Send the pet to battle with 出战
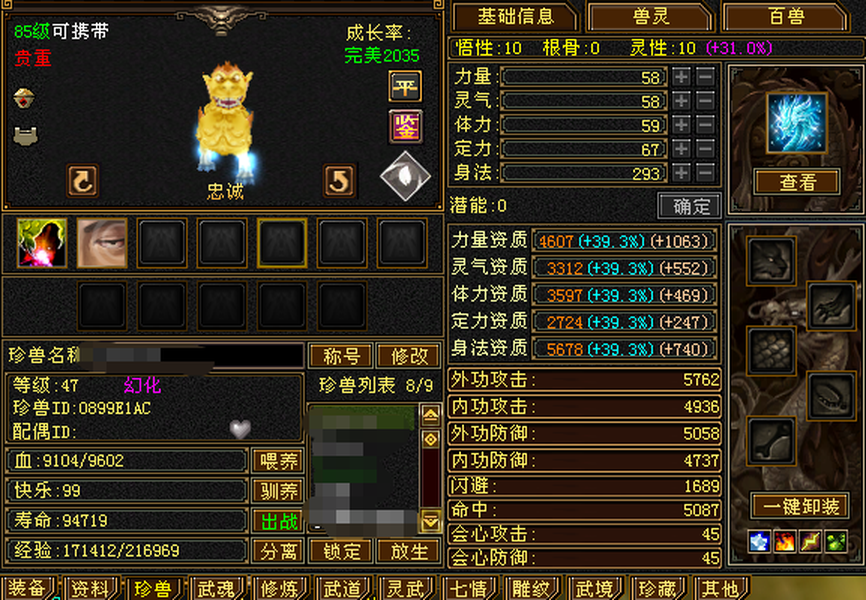This screenshot has width=866, height=600. (277, 521)
